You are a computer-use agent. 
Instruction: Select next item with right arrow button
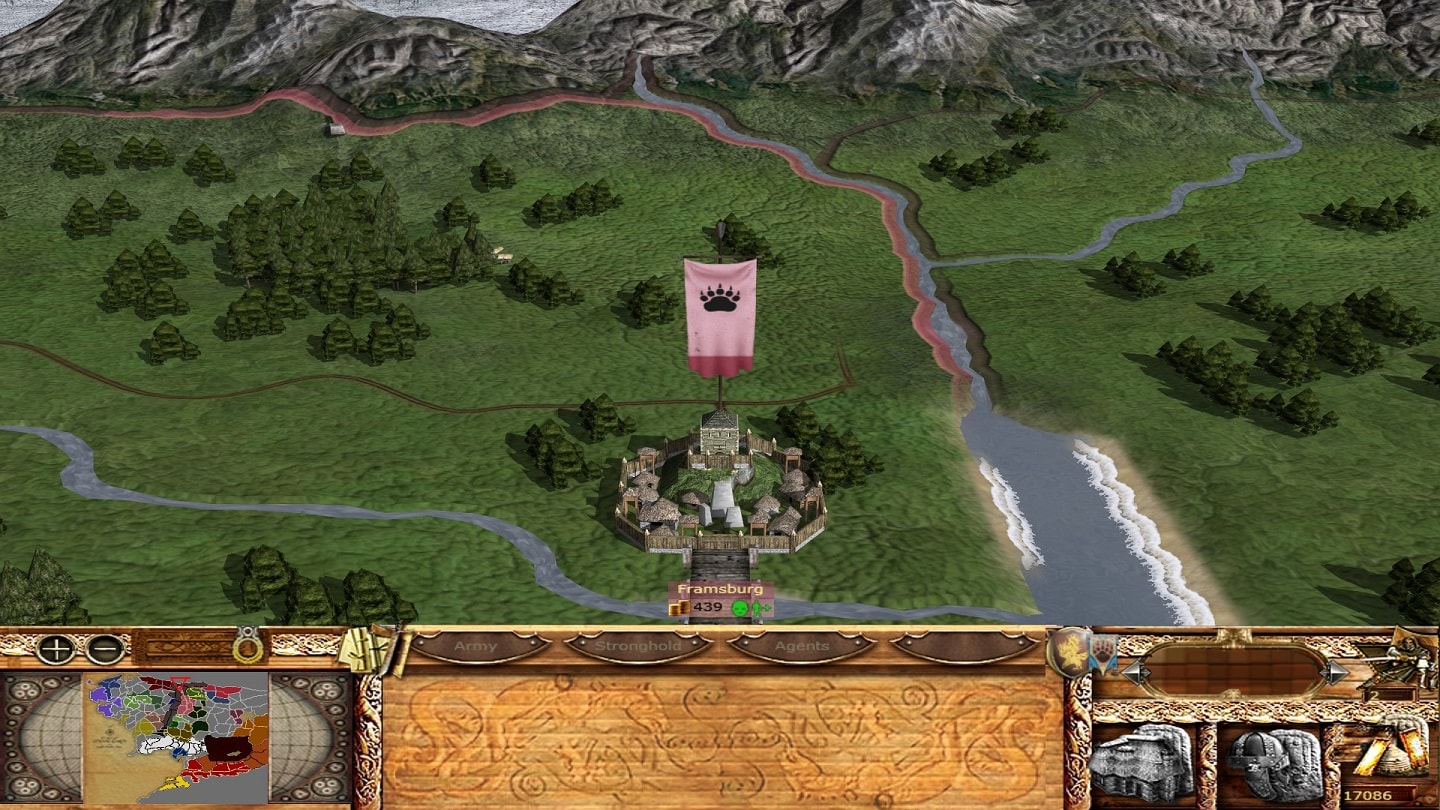click(1335, 672)
